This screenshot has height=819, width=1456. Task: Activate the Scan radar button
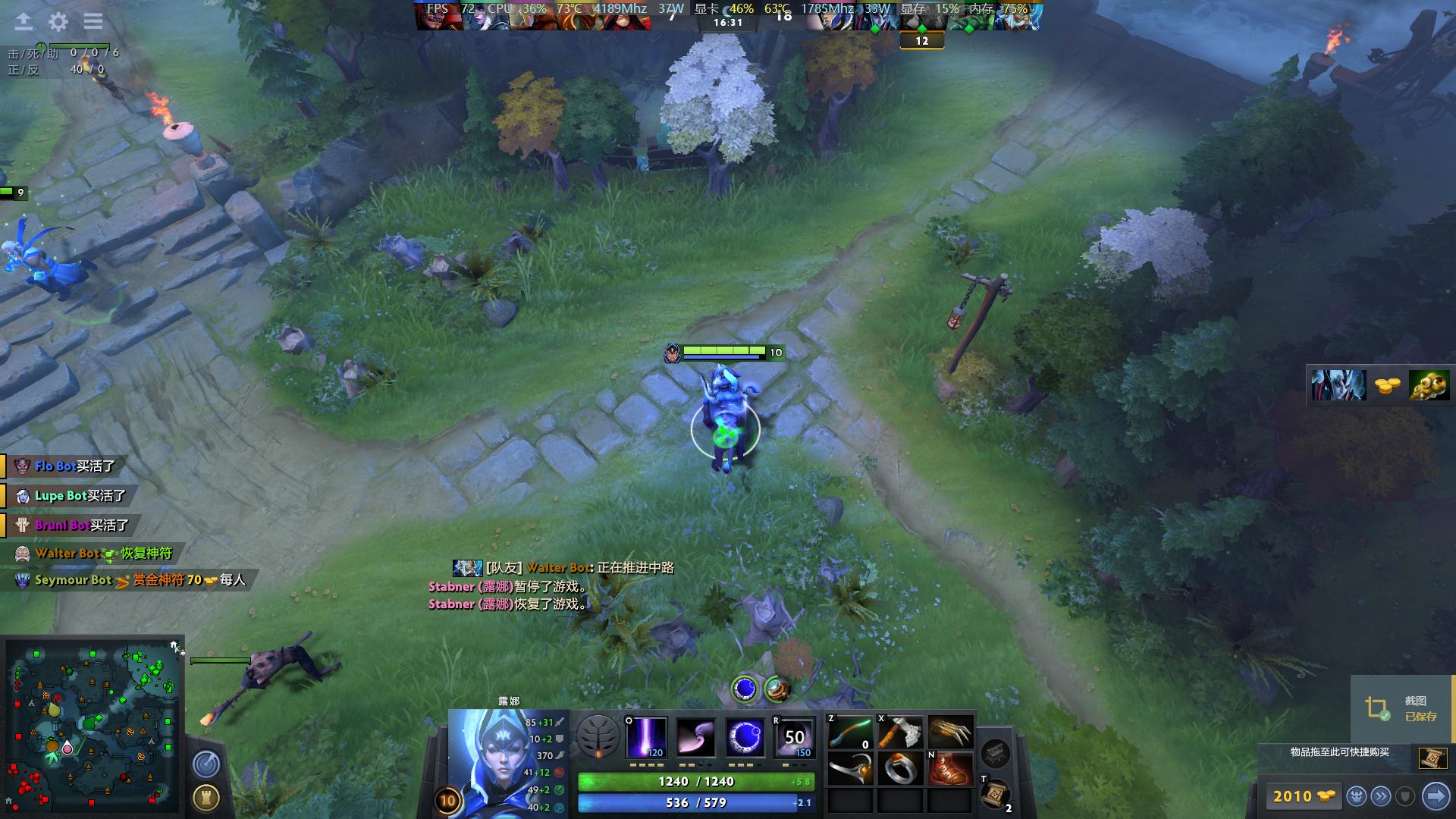pyautogui.click(x=206, y=764)
